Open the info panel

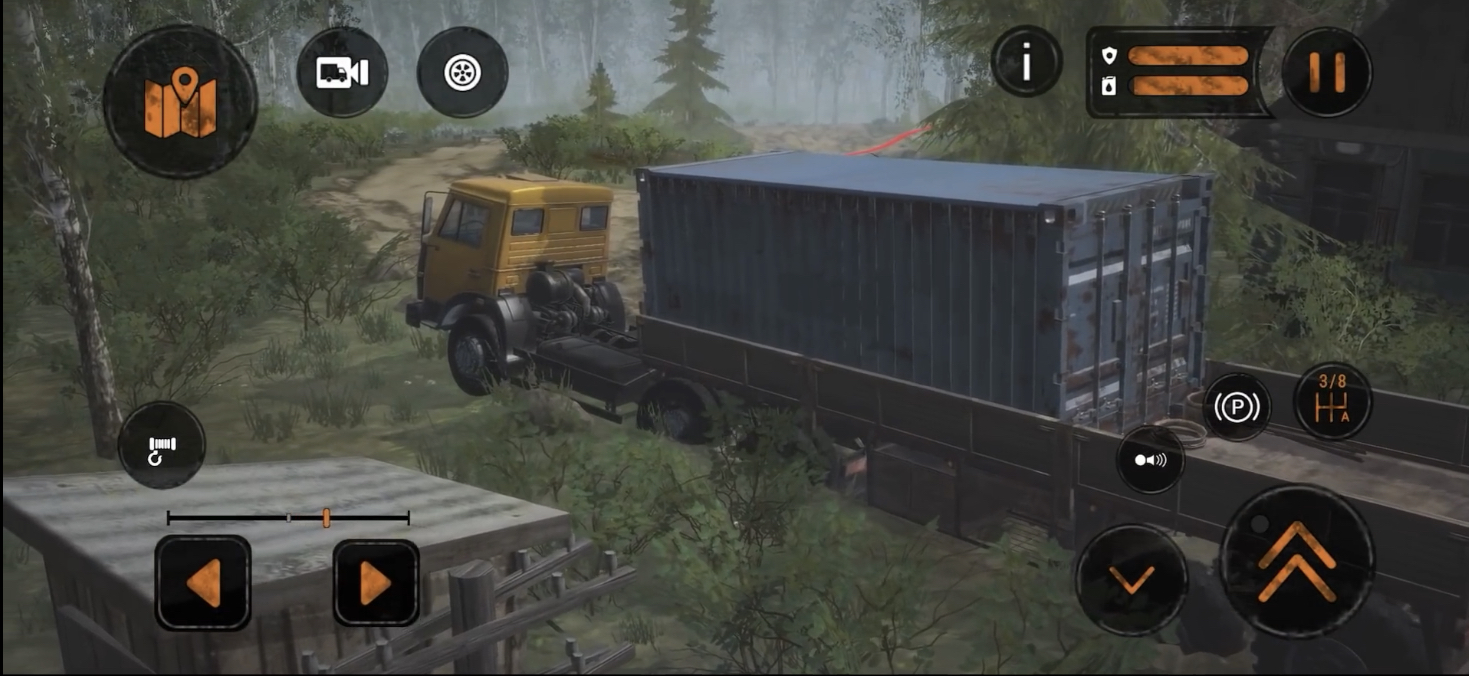1026,62
